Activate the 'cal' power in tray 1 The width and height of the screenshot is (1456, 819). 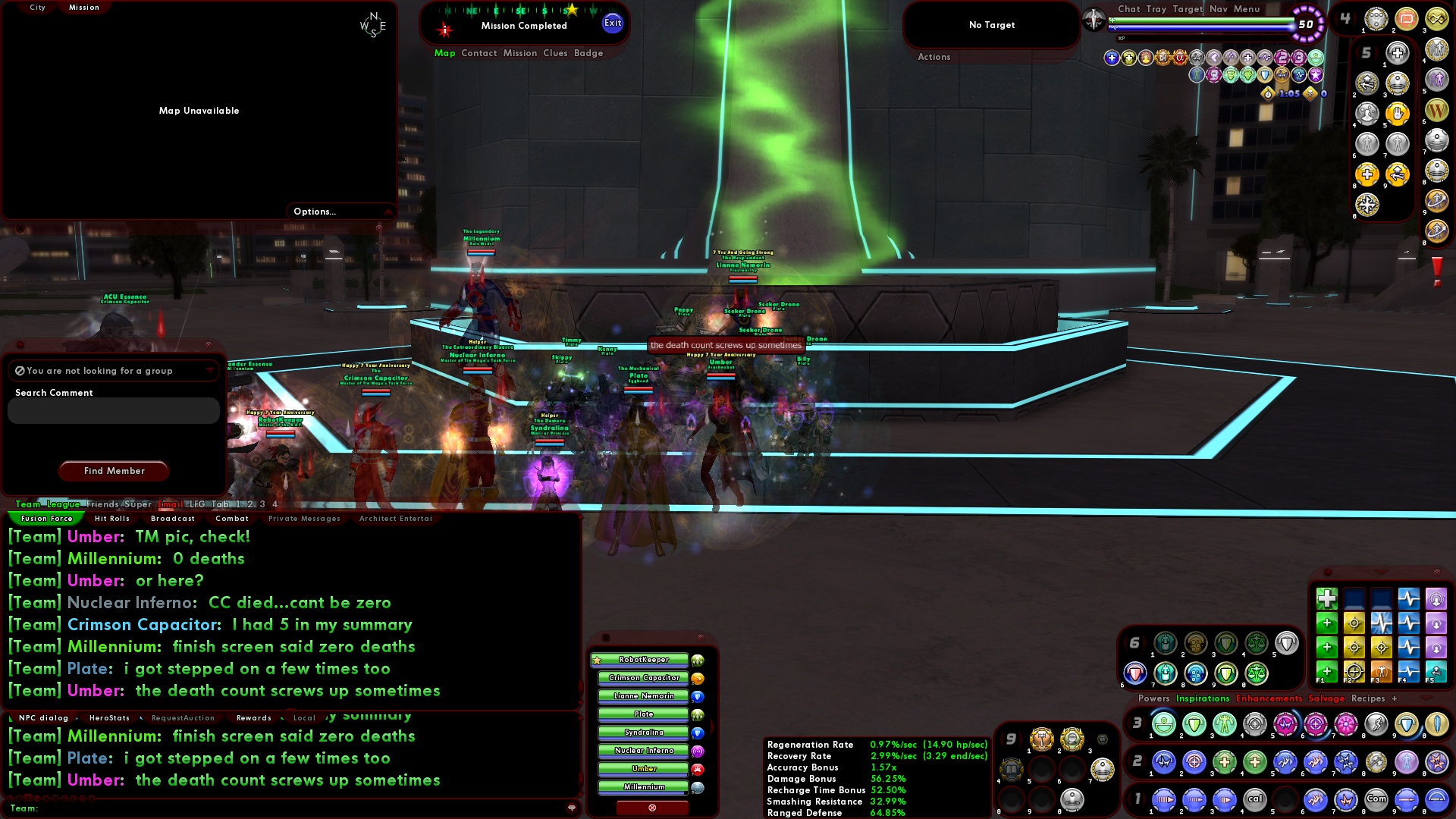pos(1255,799)
